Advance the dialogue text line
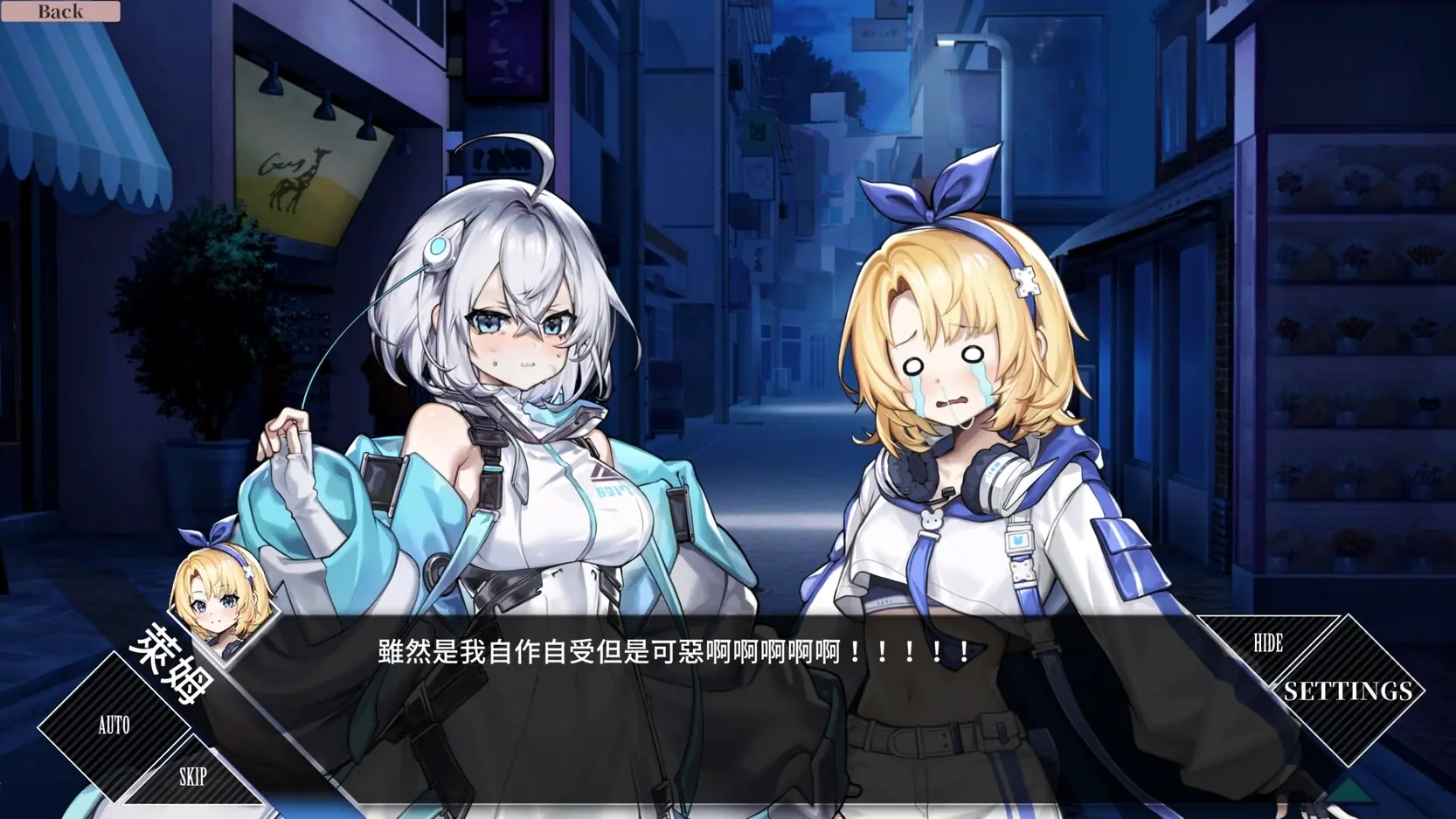The image size is (1456, 819). coord(673,652)
